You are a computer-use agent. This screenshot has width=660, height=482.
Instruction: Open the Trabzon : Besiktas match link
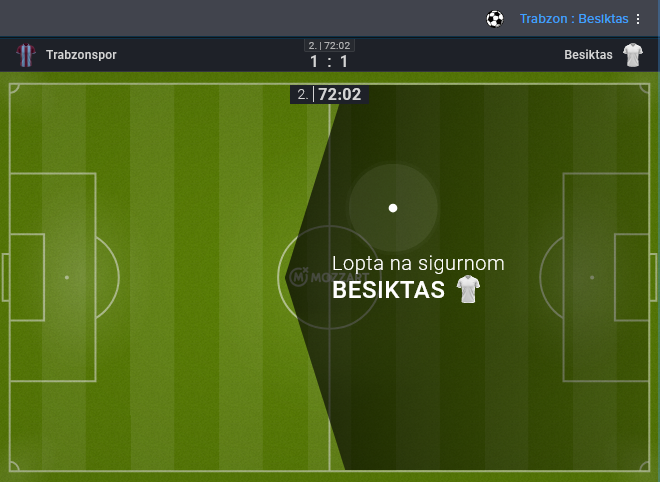(x=573, y=19)
